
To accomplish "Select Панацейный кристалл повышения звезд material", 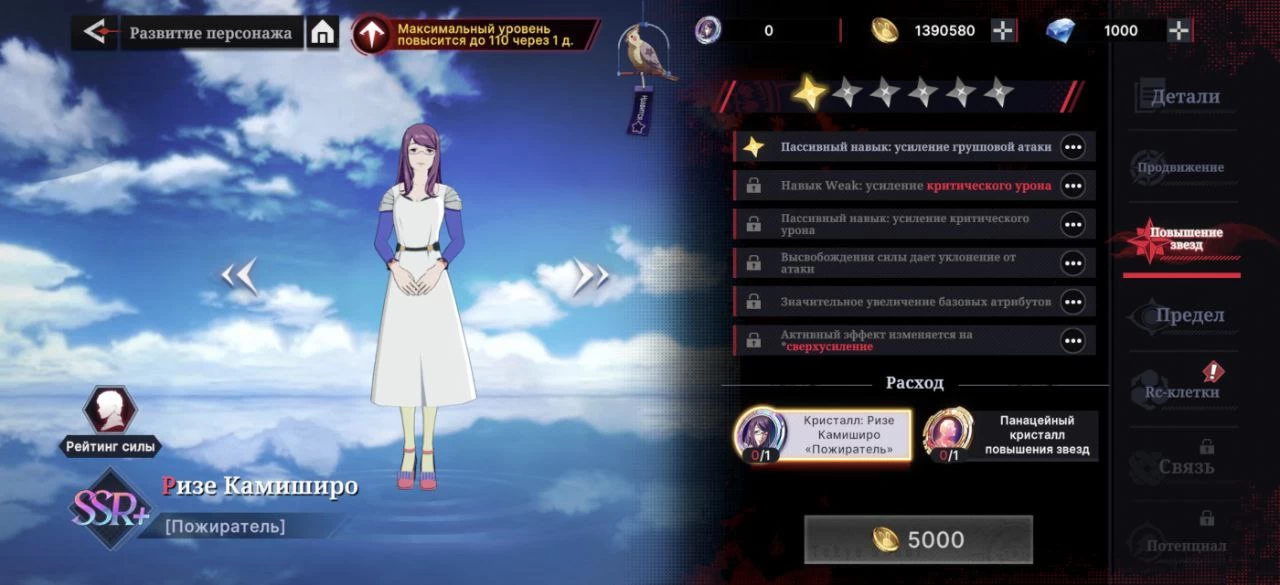I will pos(1010,436).
